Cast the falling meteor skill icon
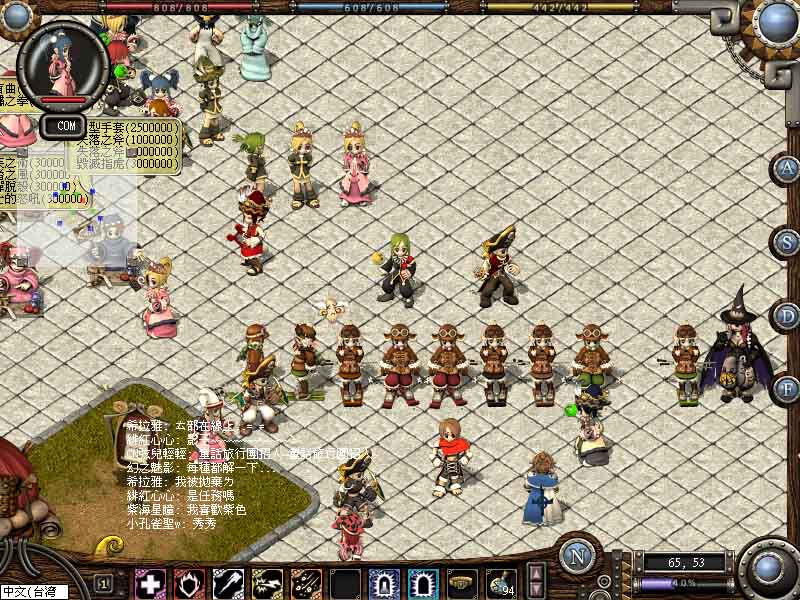The image size is (800, 600). tap(306, 583)
